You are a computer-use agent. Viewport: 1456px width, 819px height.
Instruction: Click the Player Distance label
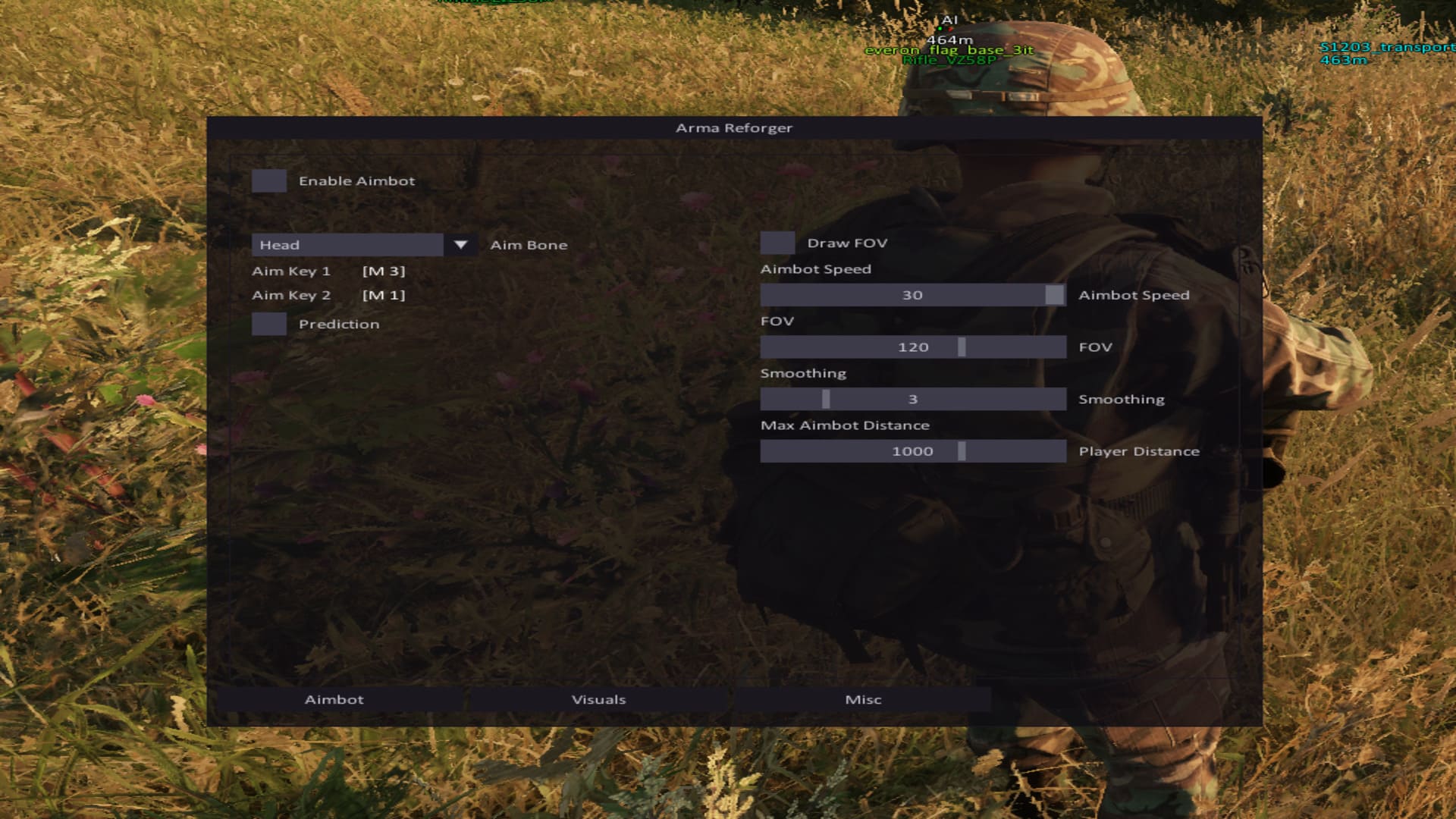point(1139,450)
